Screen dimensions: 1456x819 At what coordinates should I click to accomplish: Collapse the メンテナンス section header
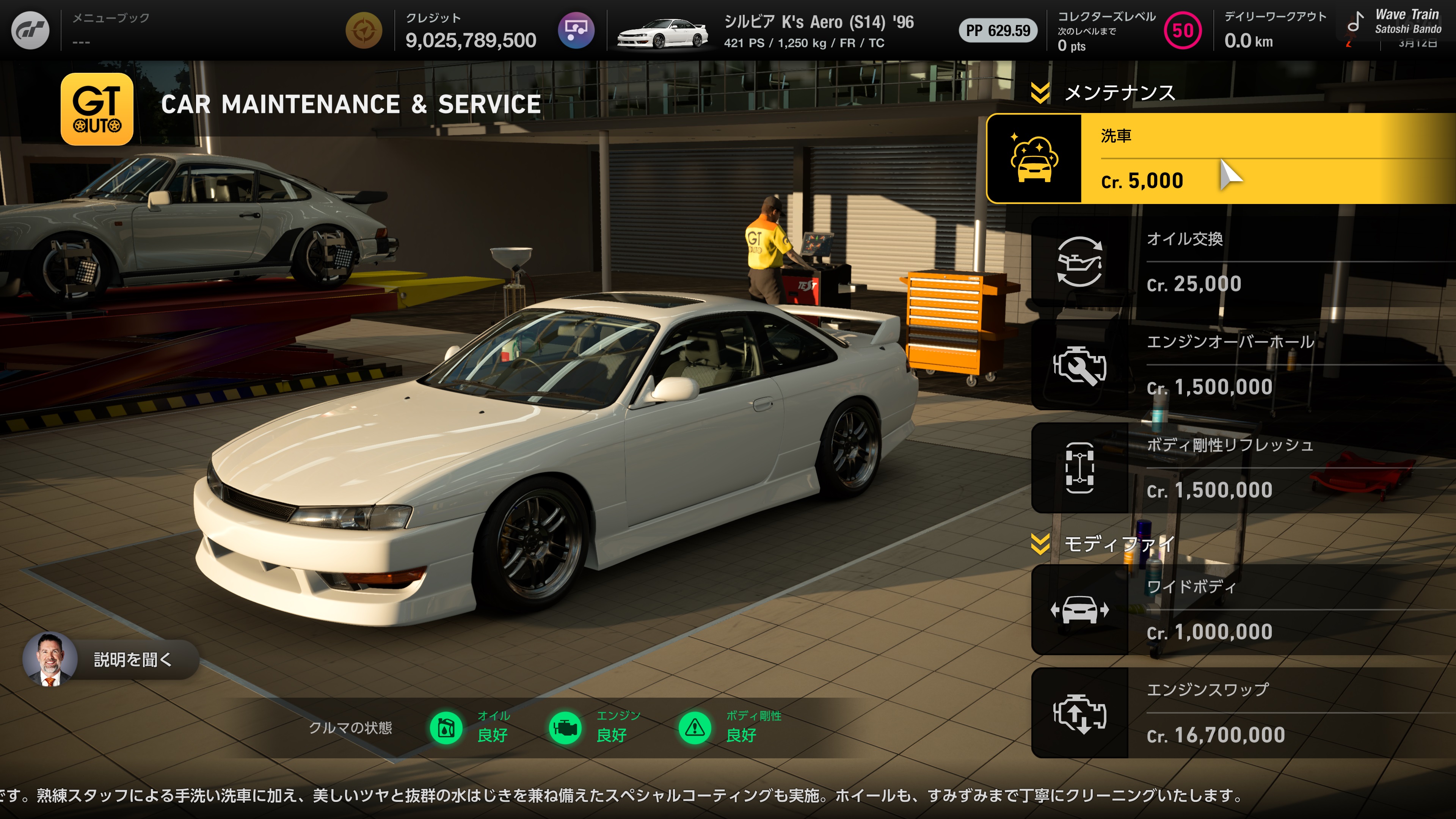click(x=1040, y=93)
